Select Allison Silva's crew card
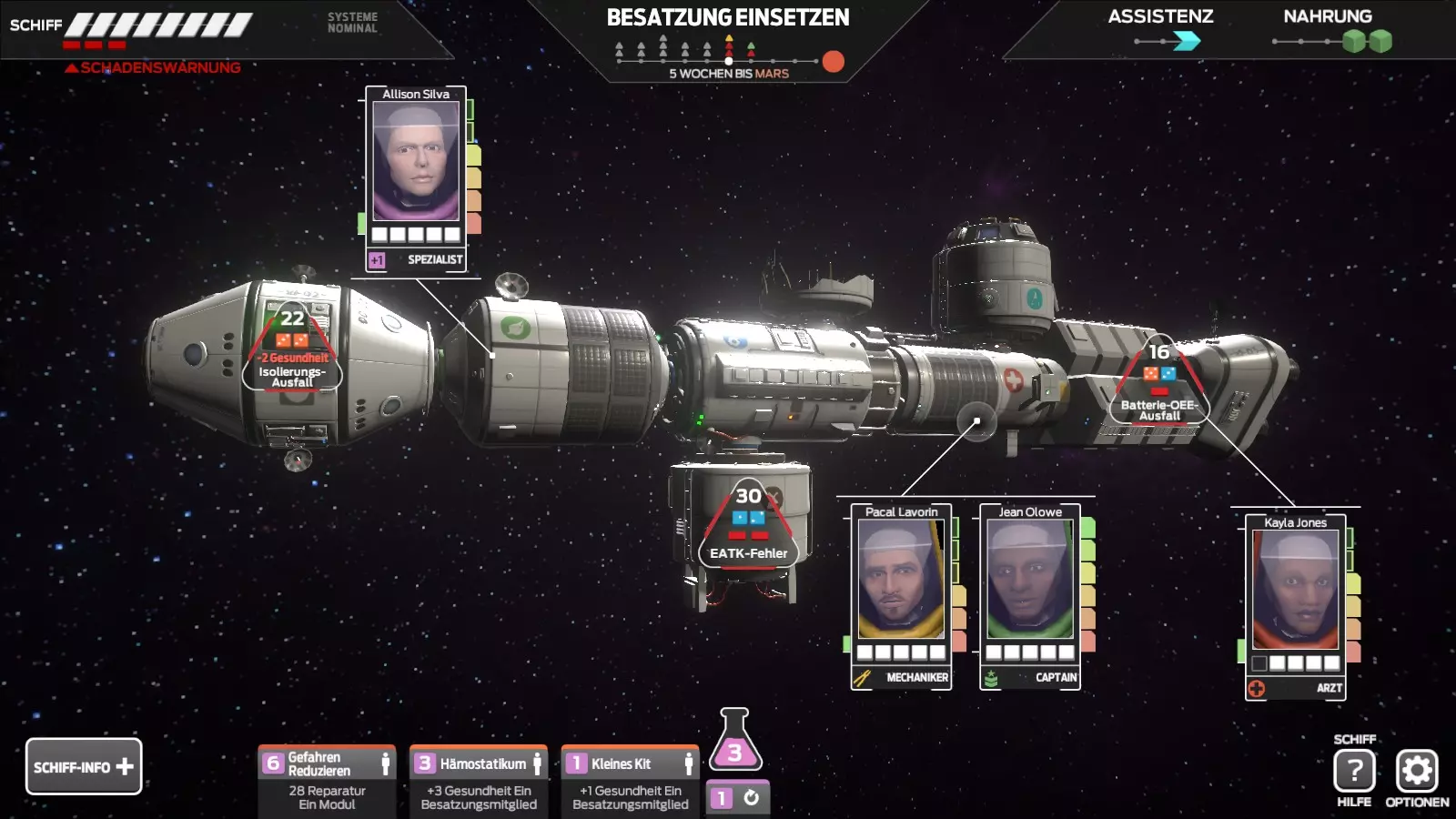The width and height of the screenshot is (1456, 819). pyautogui.click(x=416, y=173)
